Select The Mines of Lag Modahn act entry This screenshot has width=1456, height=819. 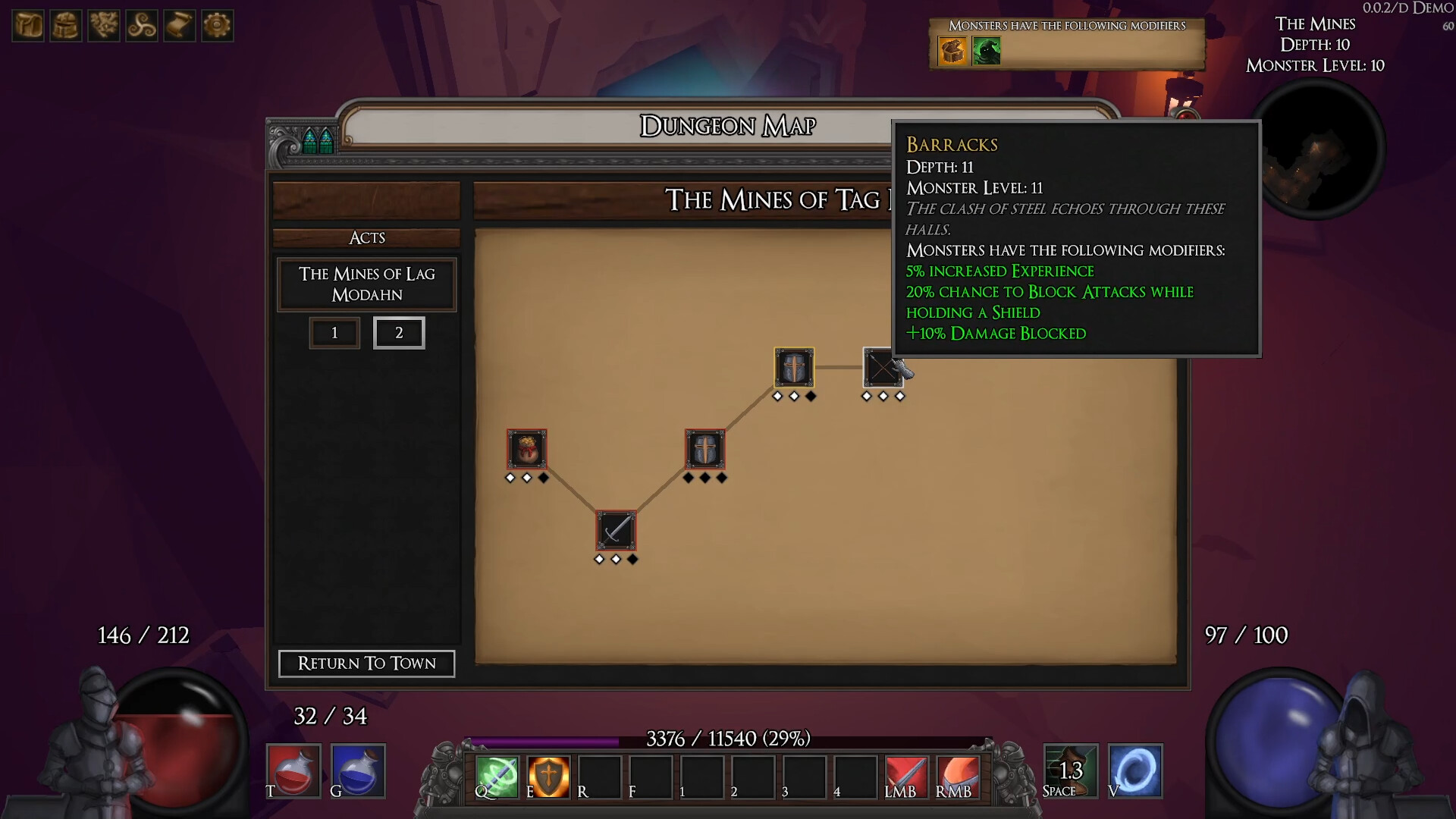[x=366, y=284]
